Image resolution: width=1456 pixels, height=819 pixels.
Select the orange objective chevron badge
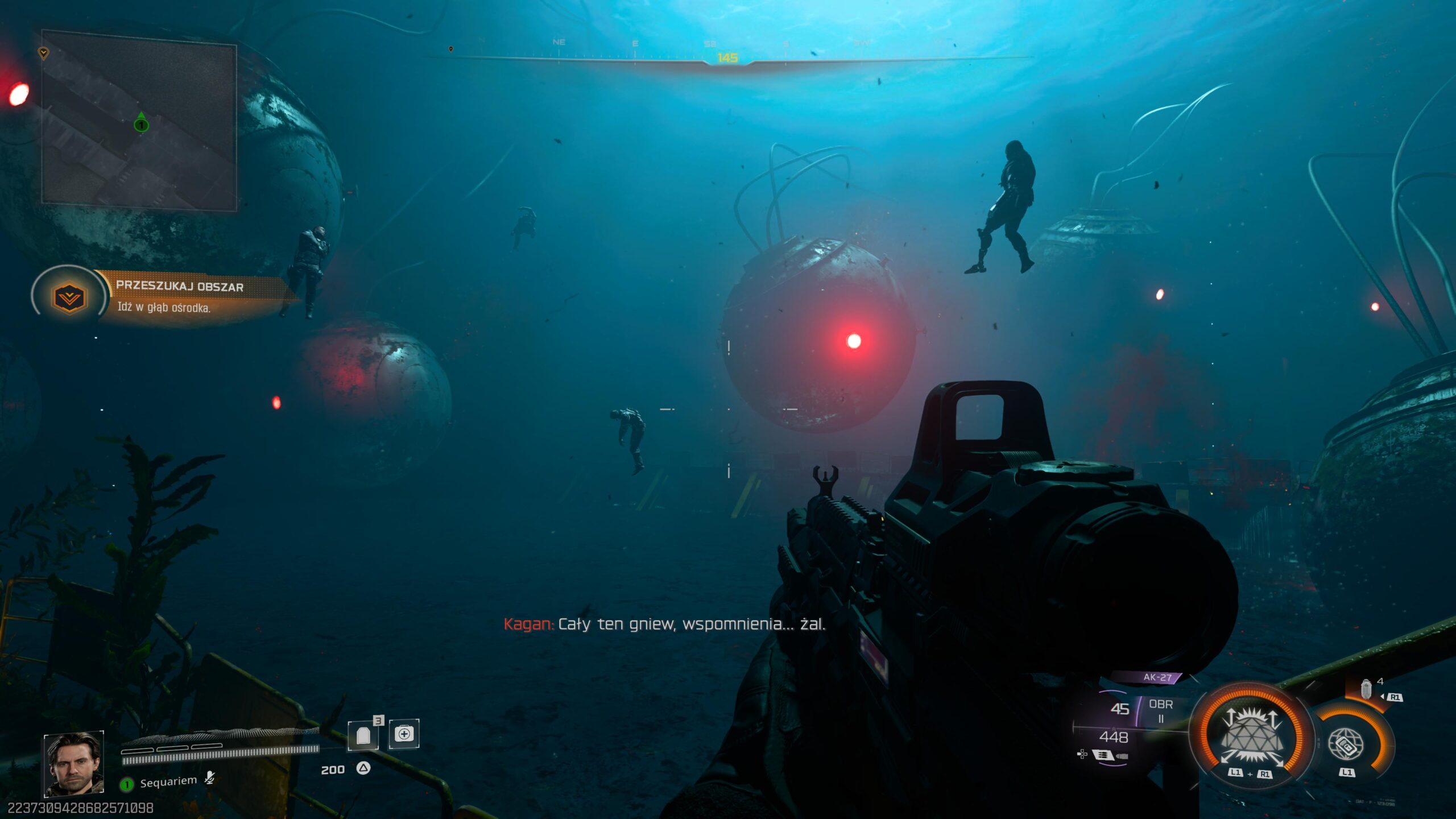[69, 297]
